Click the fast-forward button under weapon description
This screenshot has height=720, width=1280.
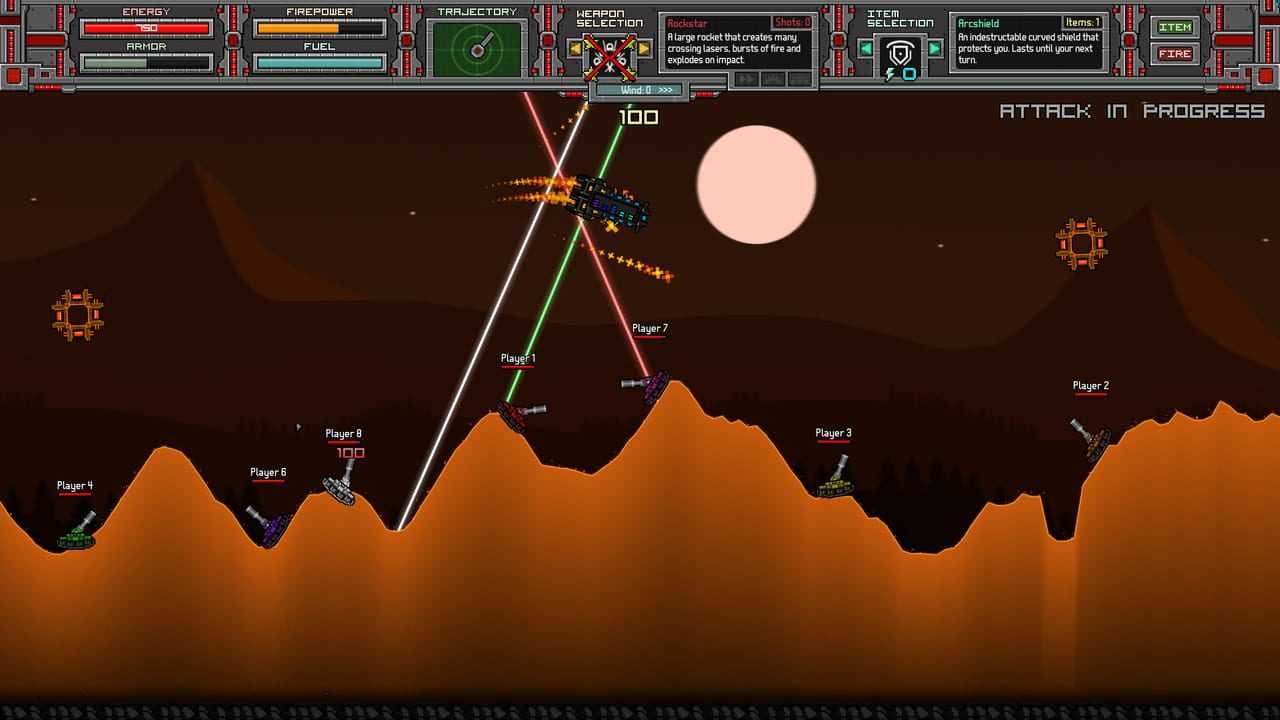(746, 79)
